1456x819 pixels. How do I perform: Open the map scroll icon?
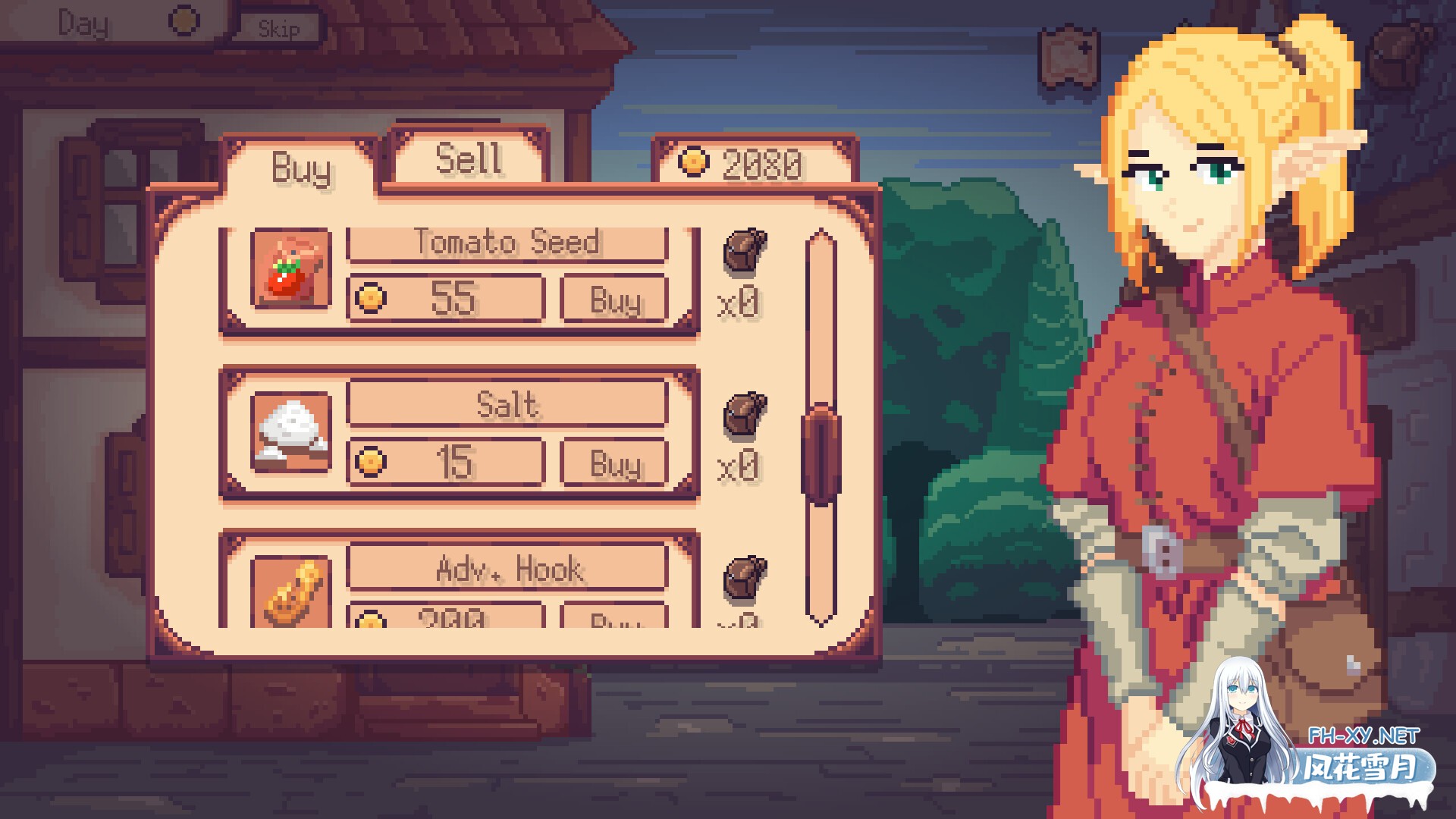coord(1069,55)
